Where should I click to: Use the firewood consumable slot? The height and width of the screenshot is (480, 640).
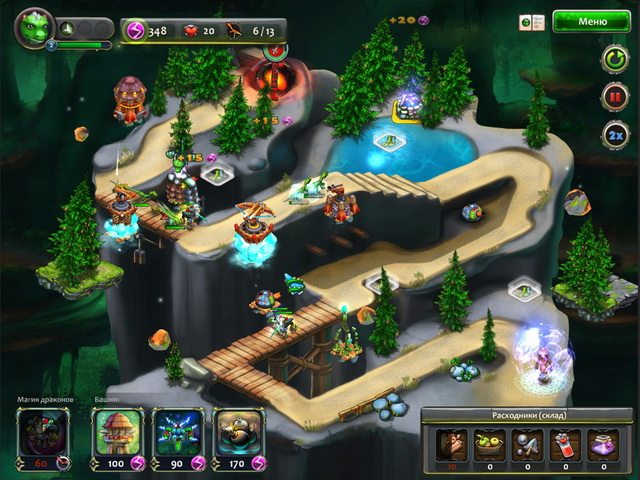450,443
